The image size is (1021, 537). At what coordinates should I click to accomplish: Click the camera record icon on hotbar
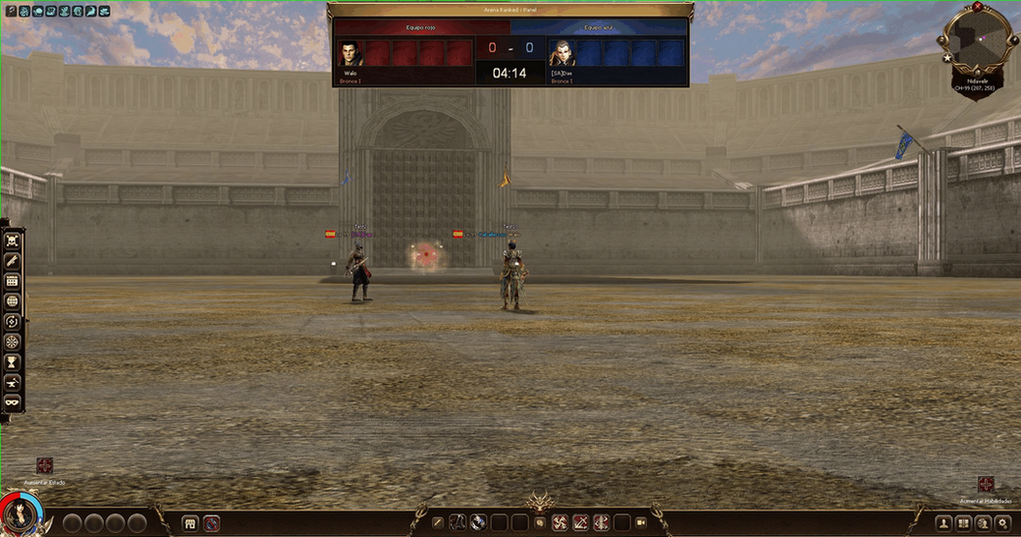641,522
